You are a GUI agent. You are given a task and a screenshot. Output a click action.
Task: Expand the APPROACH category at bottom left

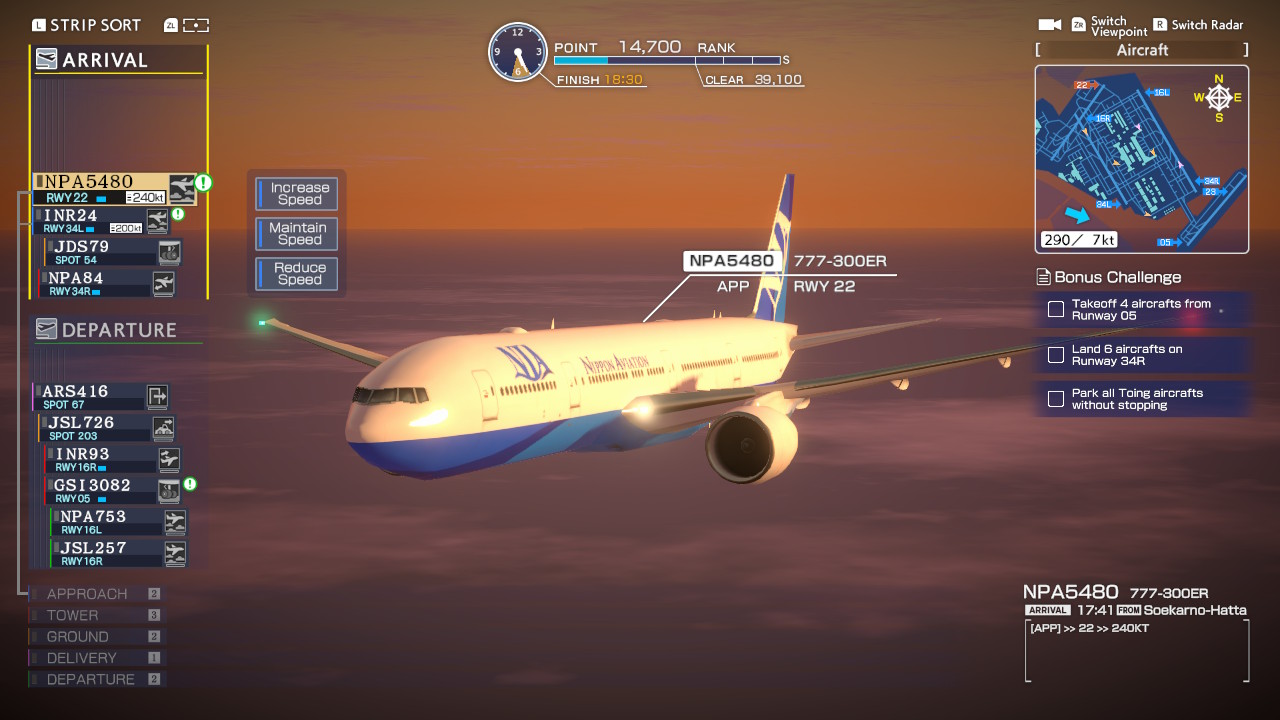(x=85, y=593)
